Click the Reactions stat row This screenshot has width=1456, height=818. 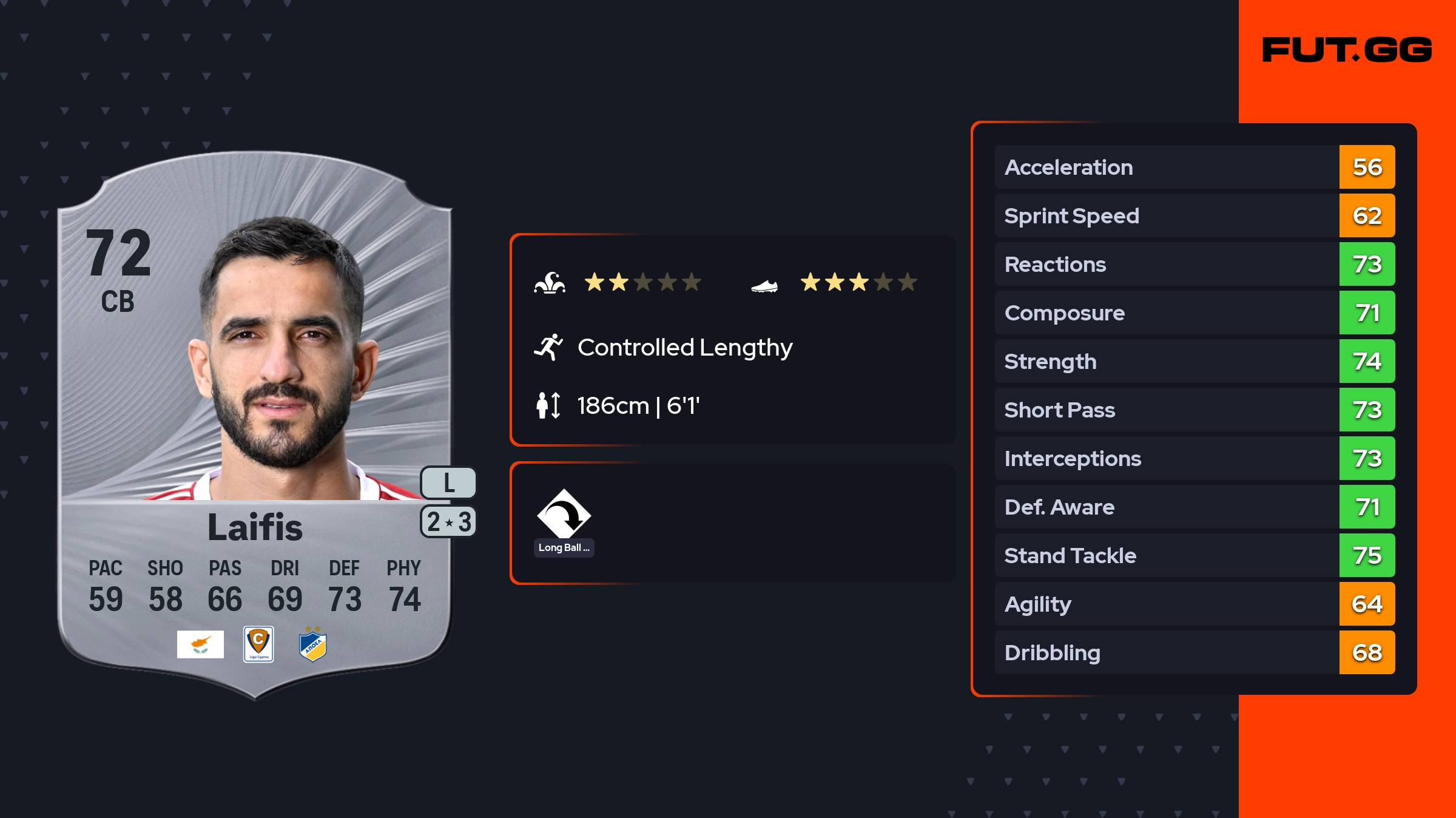[x=1194, y=264]
